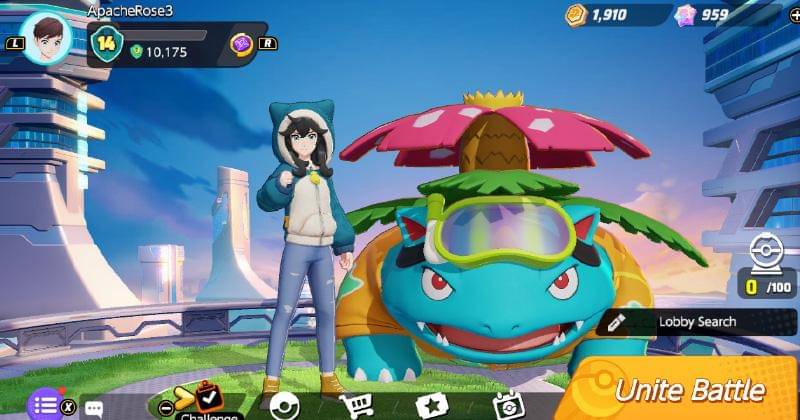800x420 pixels.
Task: Open the Challenge checklist
Action: click(x=208, y=403)
